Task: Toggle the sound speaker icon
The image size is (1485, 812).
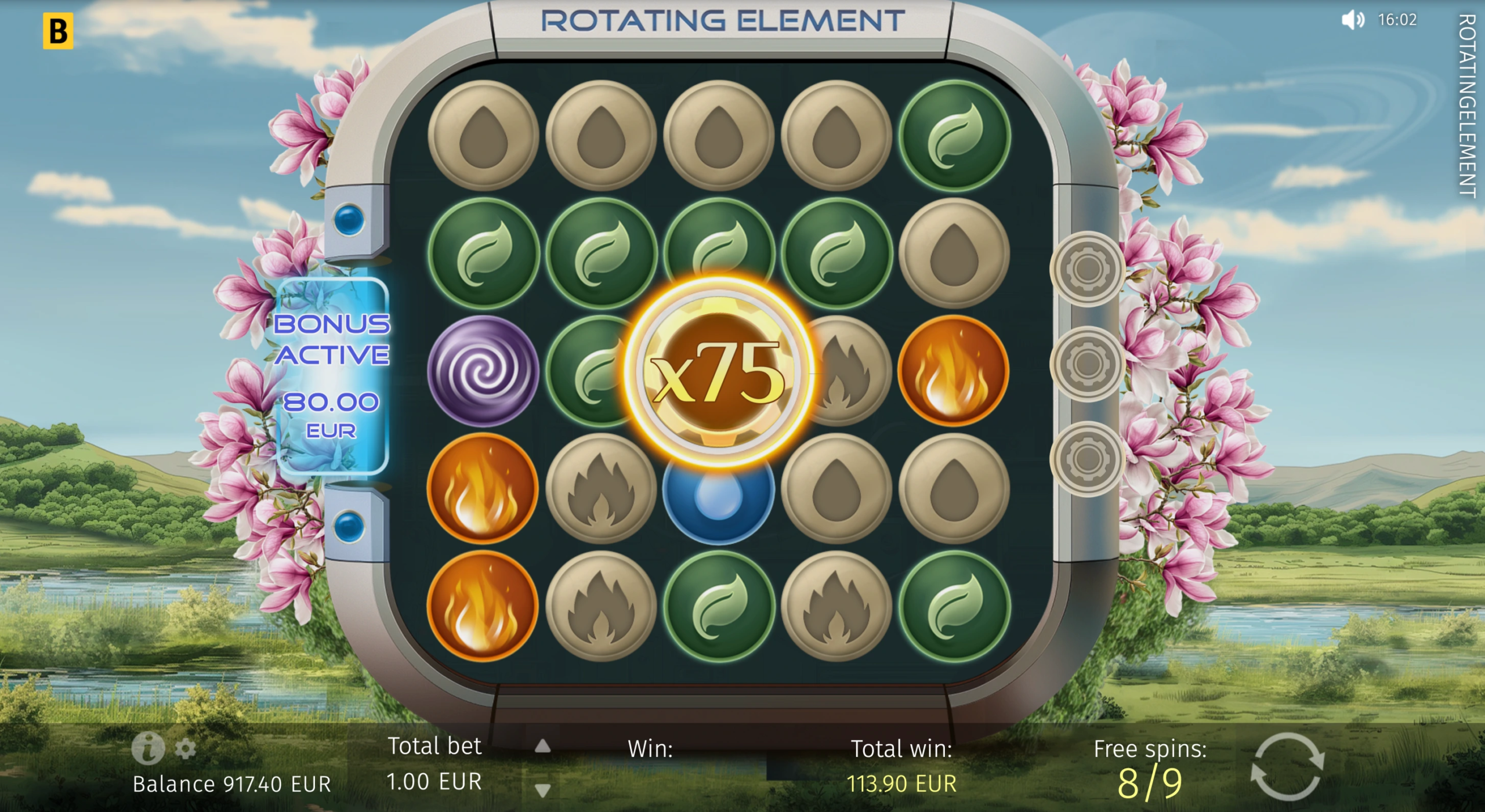Action: [x=1353, y=20]
